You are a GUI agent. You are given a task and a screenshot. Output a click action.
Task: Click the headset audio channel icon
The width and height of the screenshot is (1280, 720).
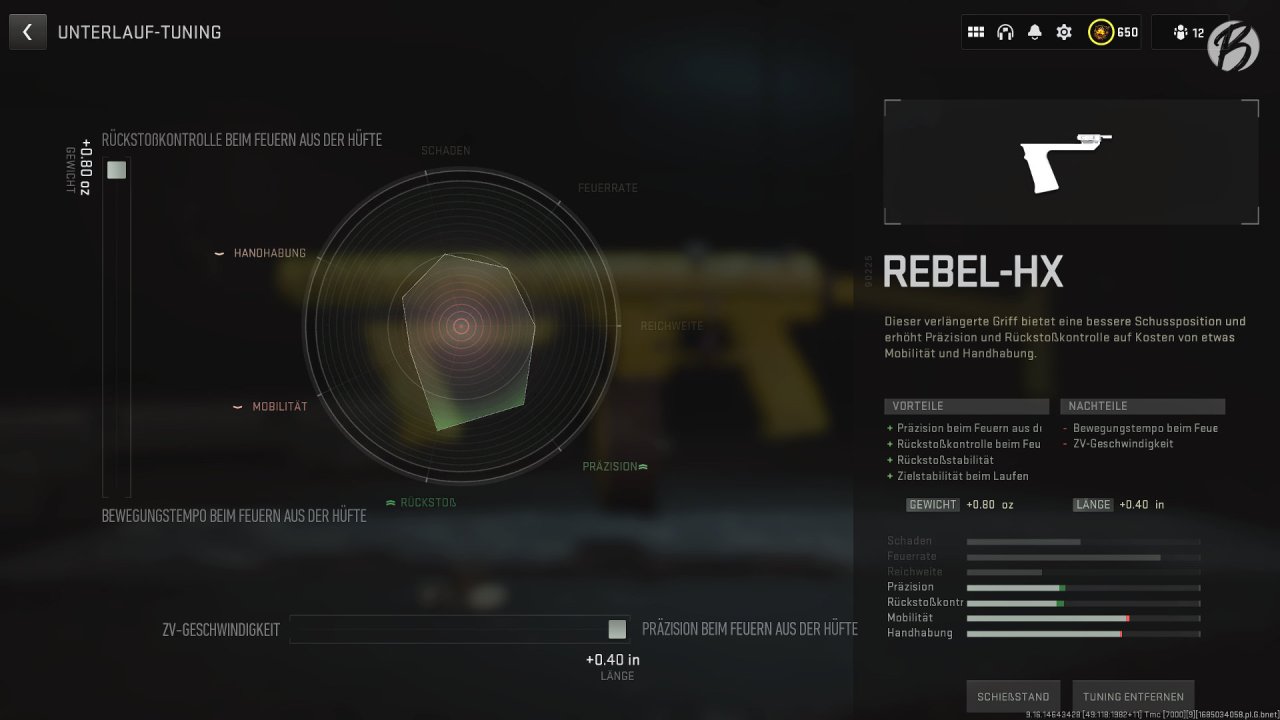click(x=1005, y=31)
